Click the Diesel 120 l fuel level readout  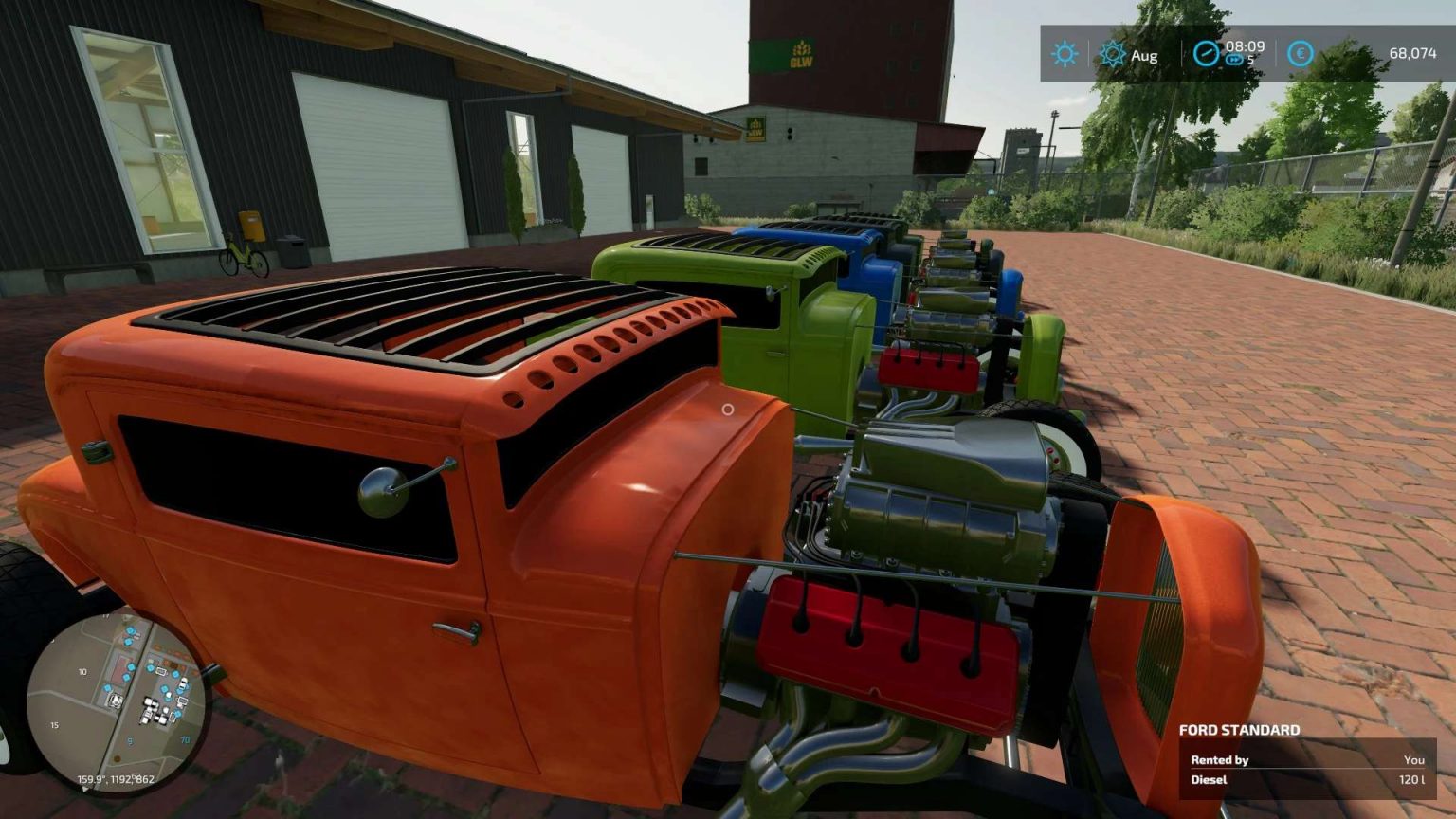tap(1410, 780)
